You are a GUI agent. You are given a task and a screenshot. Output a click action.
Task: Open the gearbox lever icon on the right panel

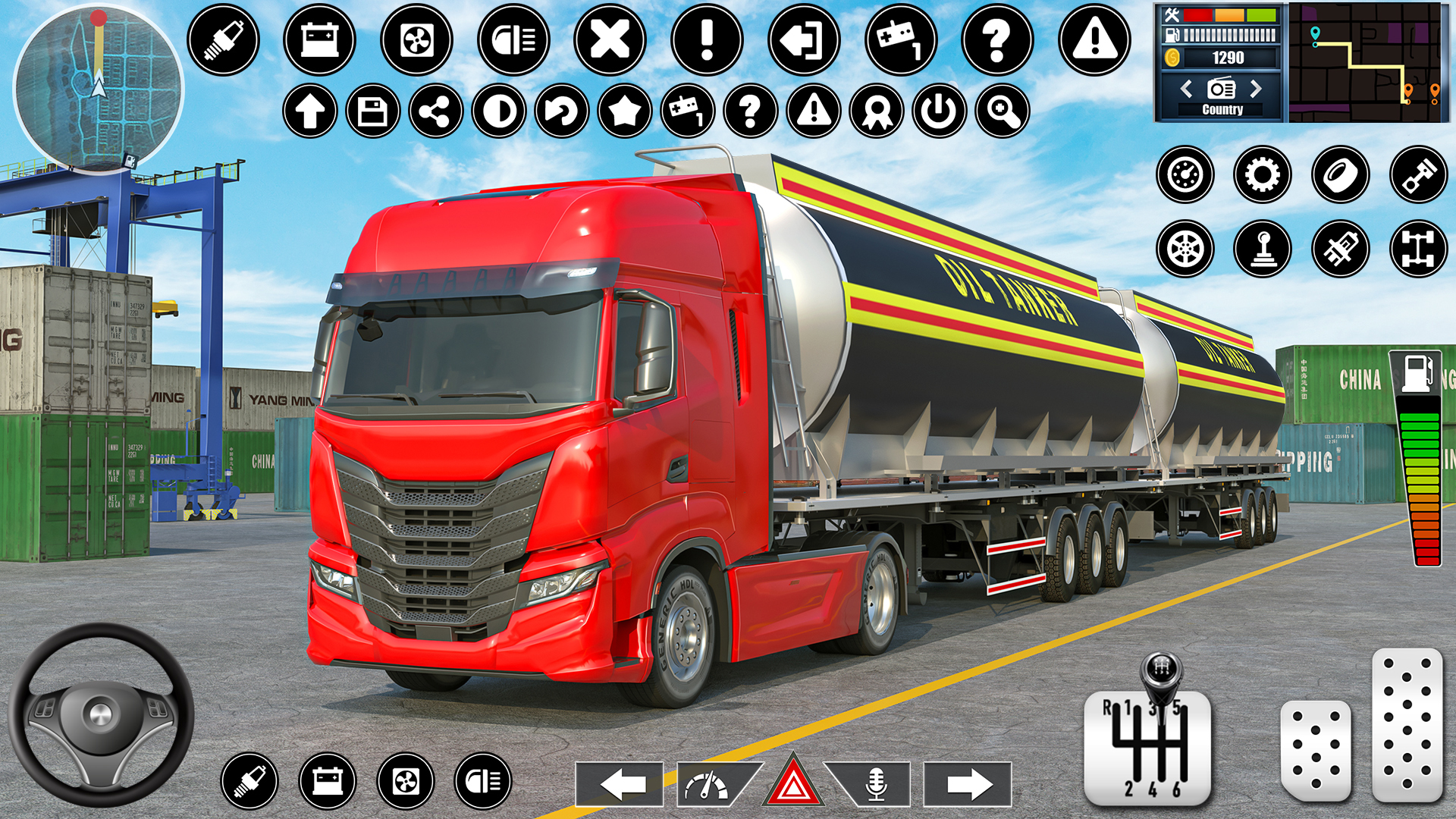(x=1261, y=248)
